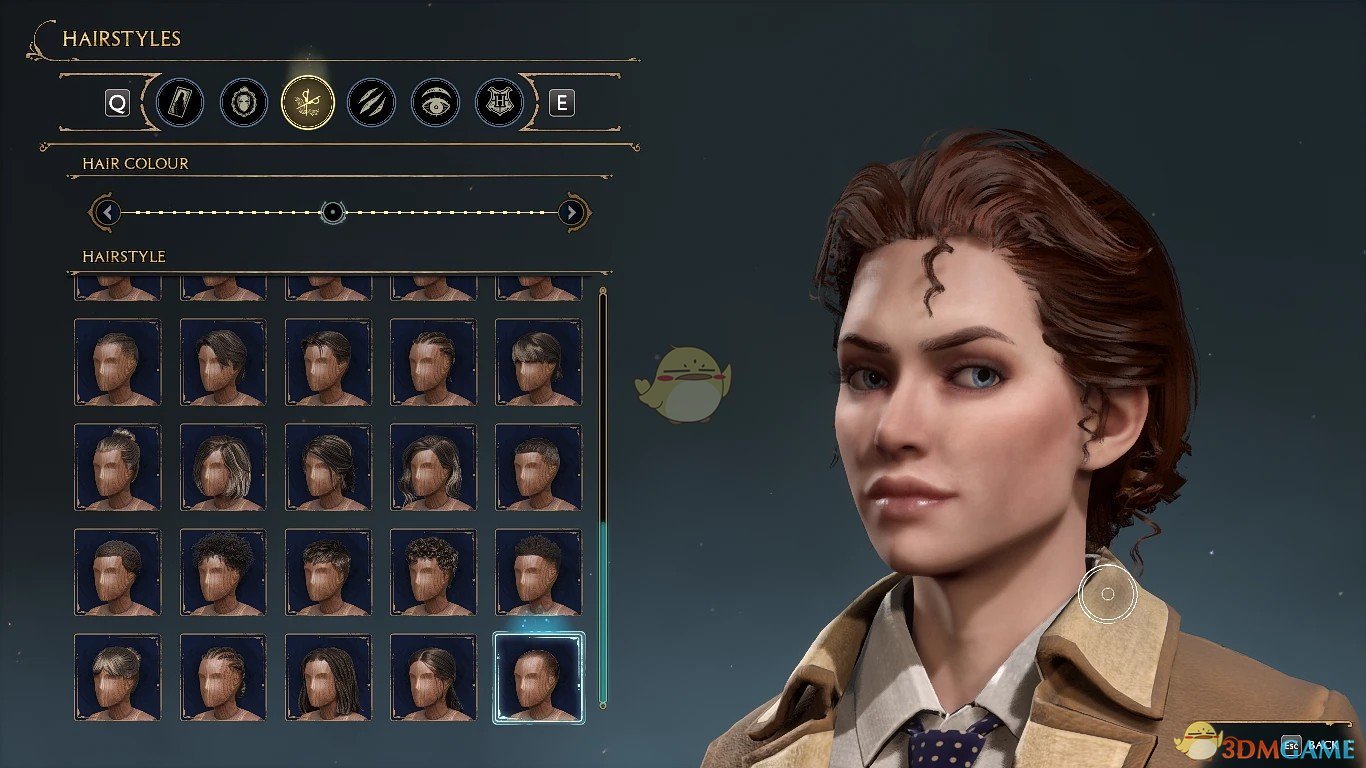Switch to the face mirror tab

pos(244,103)
